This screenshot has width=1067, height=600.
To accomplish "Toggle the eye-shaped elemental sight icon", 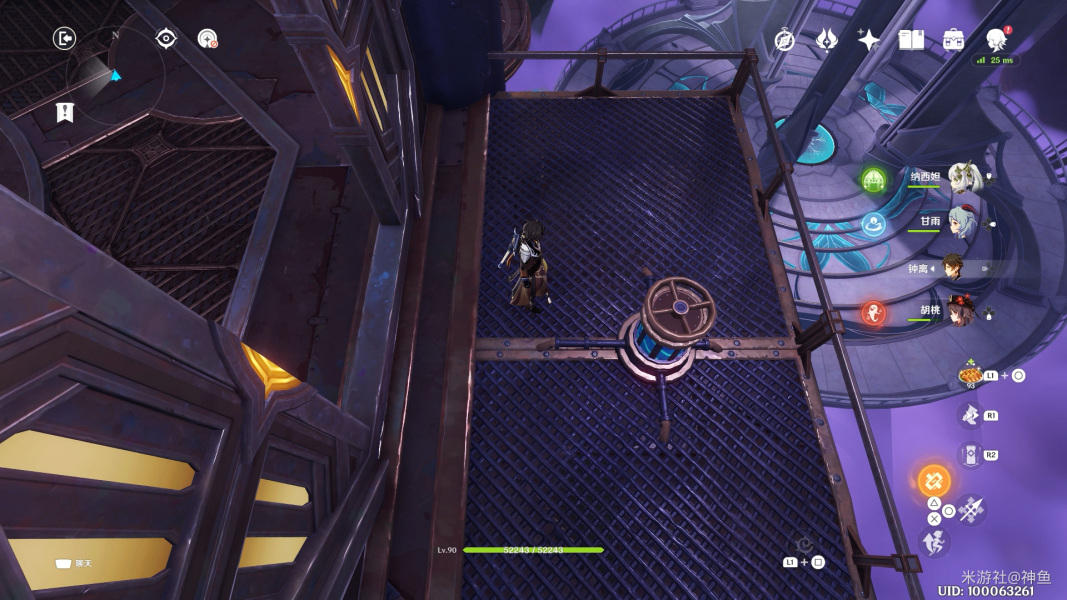I will (x=166, y=39).
